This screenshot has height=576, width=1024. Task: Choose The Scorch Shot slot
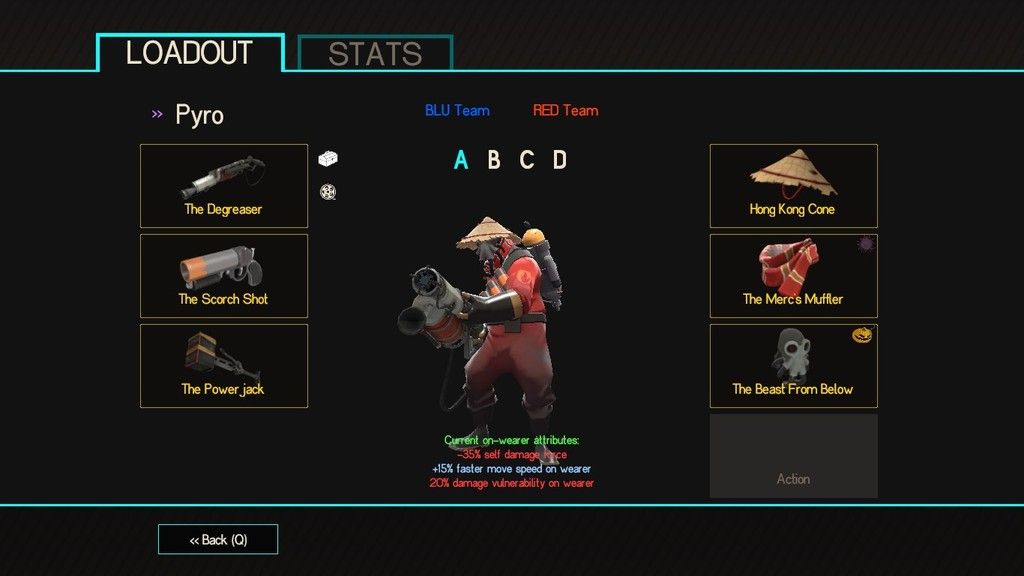224,276
